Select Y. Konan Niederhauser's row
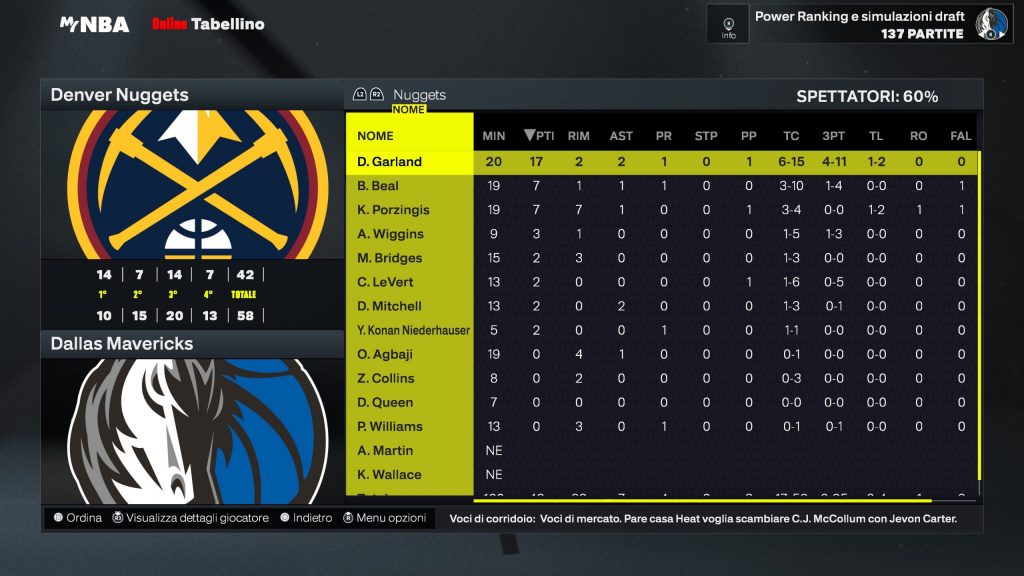 pos(413,330)
